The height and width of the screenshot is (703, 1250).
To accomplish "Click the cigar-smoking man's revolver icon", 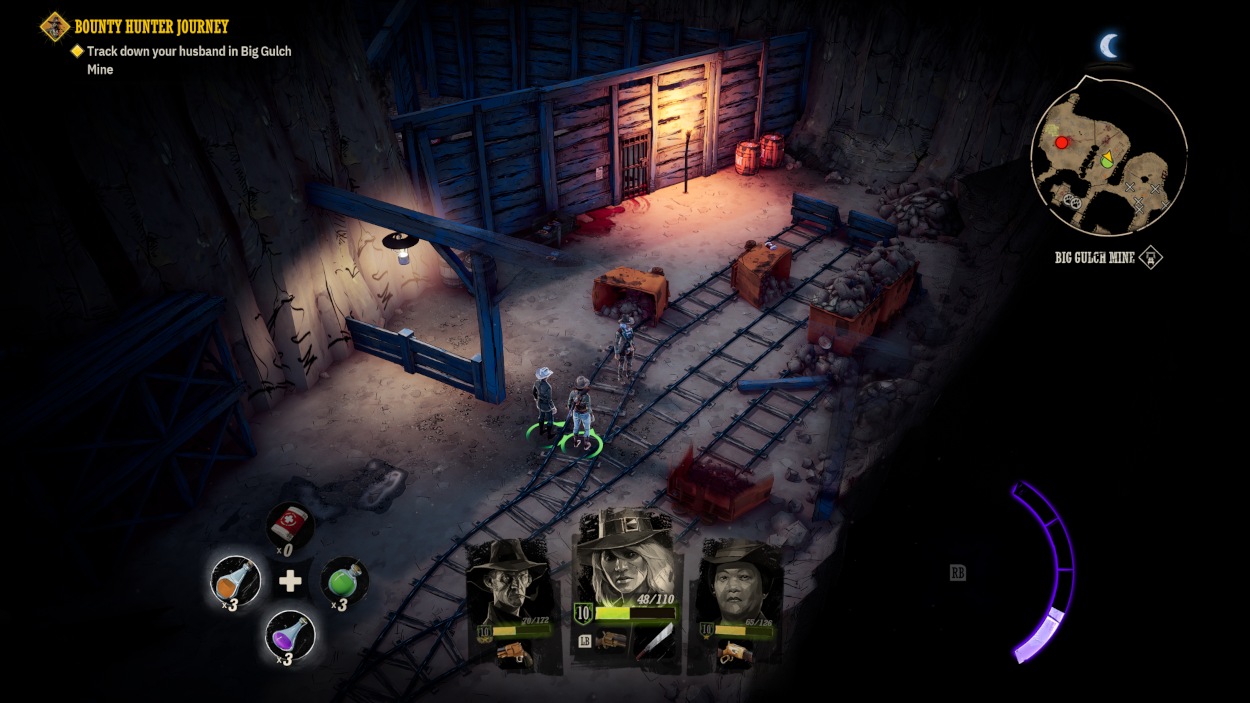I will (513, 653).
